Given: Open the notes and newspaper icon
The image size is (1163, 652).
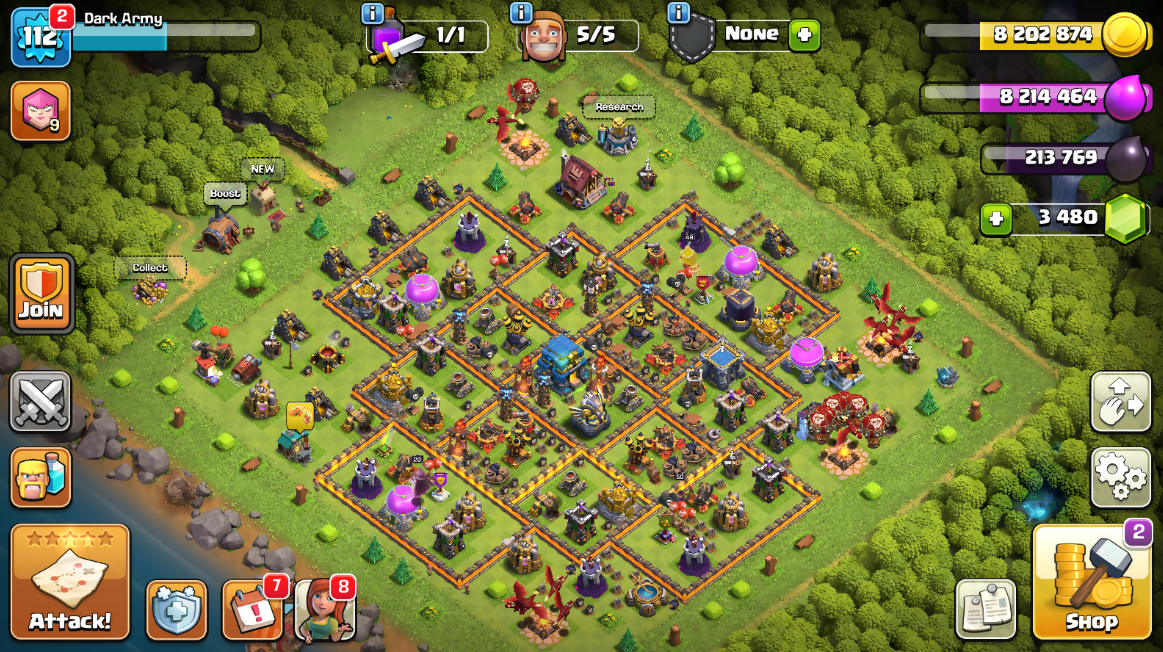Looking at the screenshot, I should point(985,608).
